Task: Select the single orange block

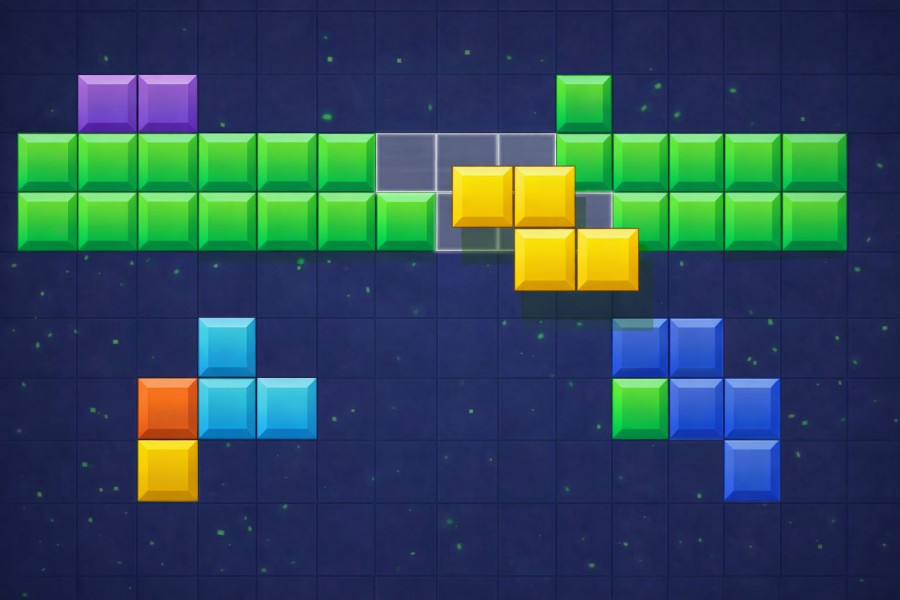Action: [167, 408]
